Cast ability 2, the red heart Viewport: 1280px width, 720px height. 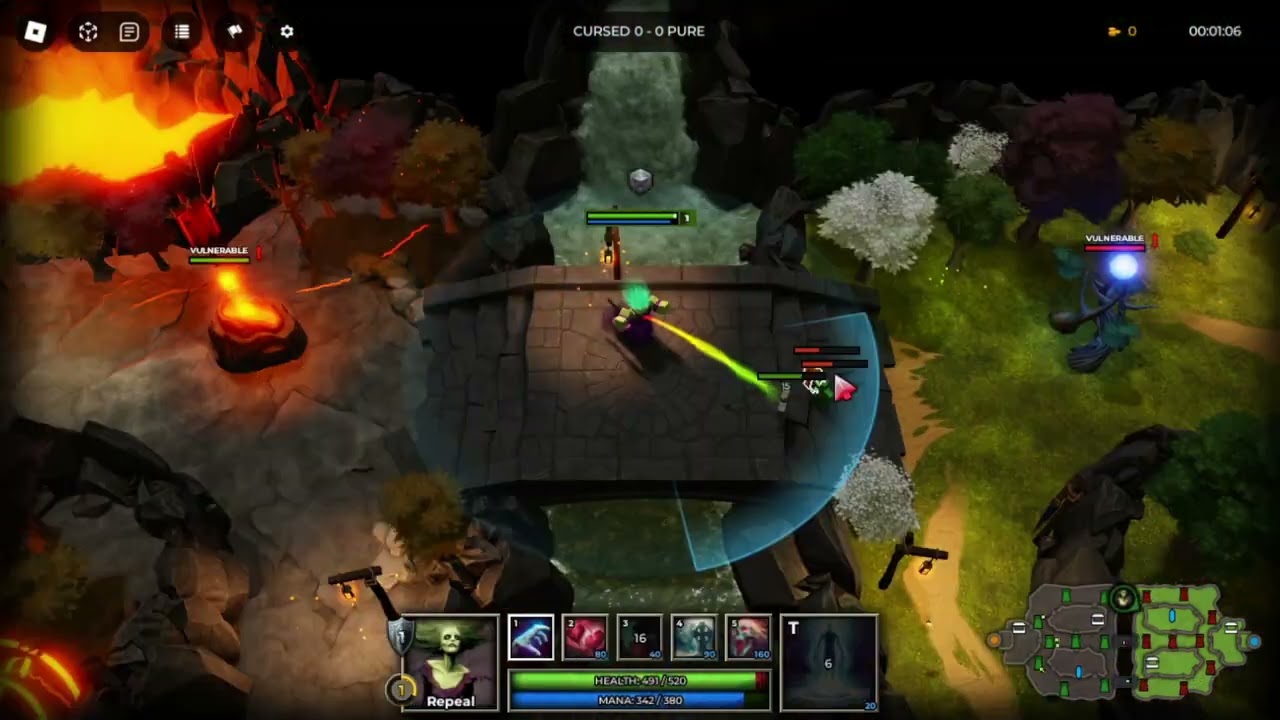pyautogui.click(x=585, y=638)
